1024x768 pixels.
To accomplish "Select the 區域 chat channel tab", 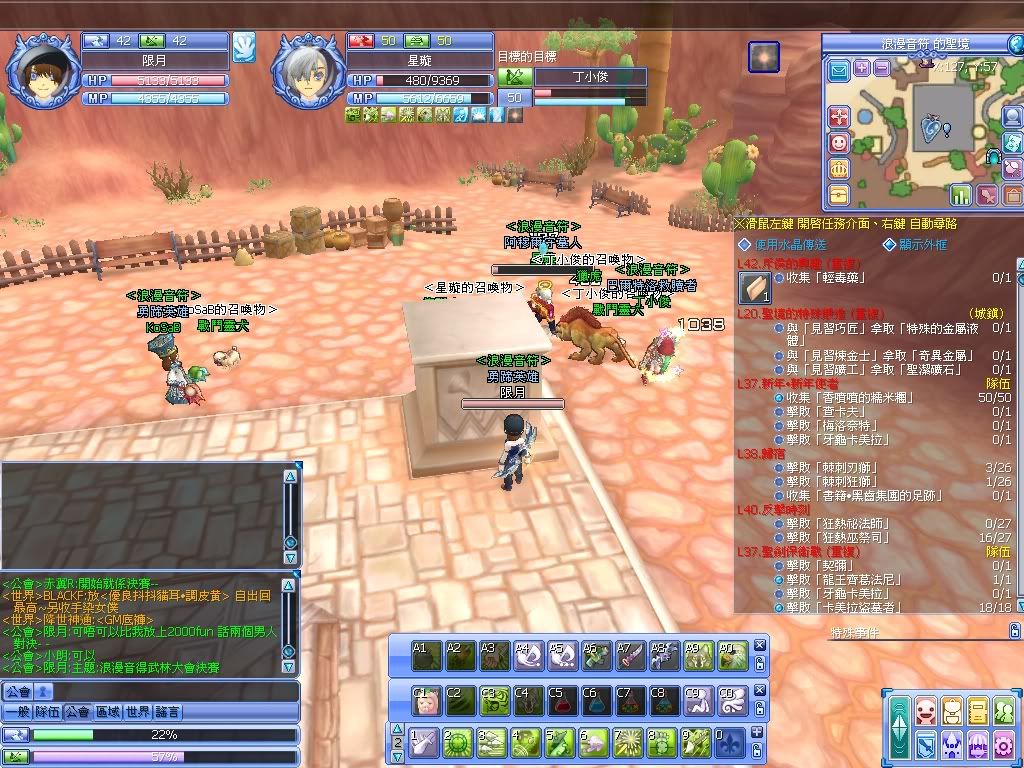I will click(x=108, y=712).
